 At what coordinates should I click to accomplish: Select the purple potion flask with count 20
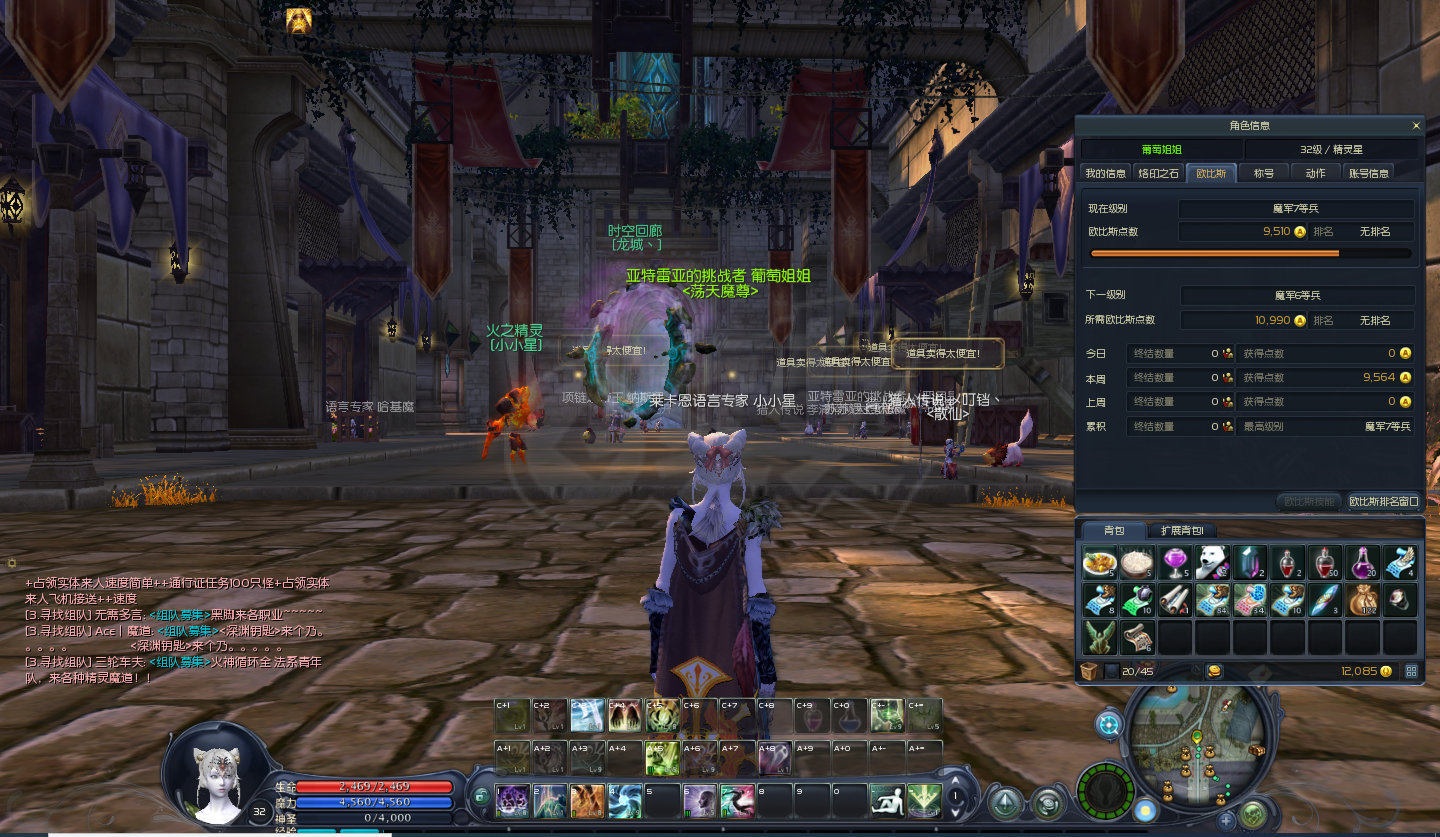[1362, 563]
